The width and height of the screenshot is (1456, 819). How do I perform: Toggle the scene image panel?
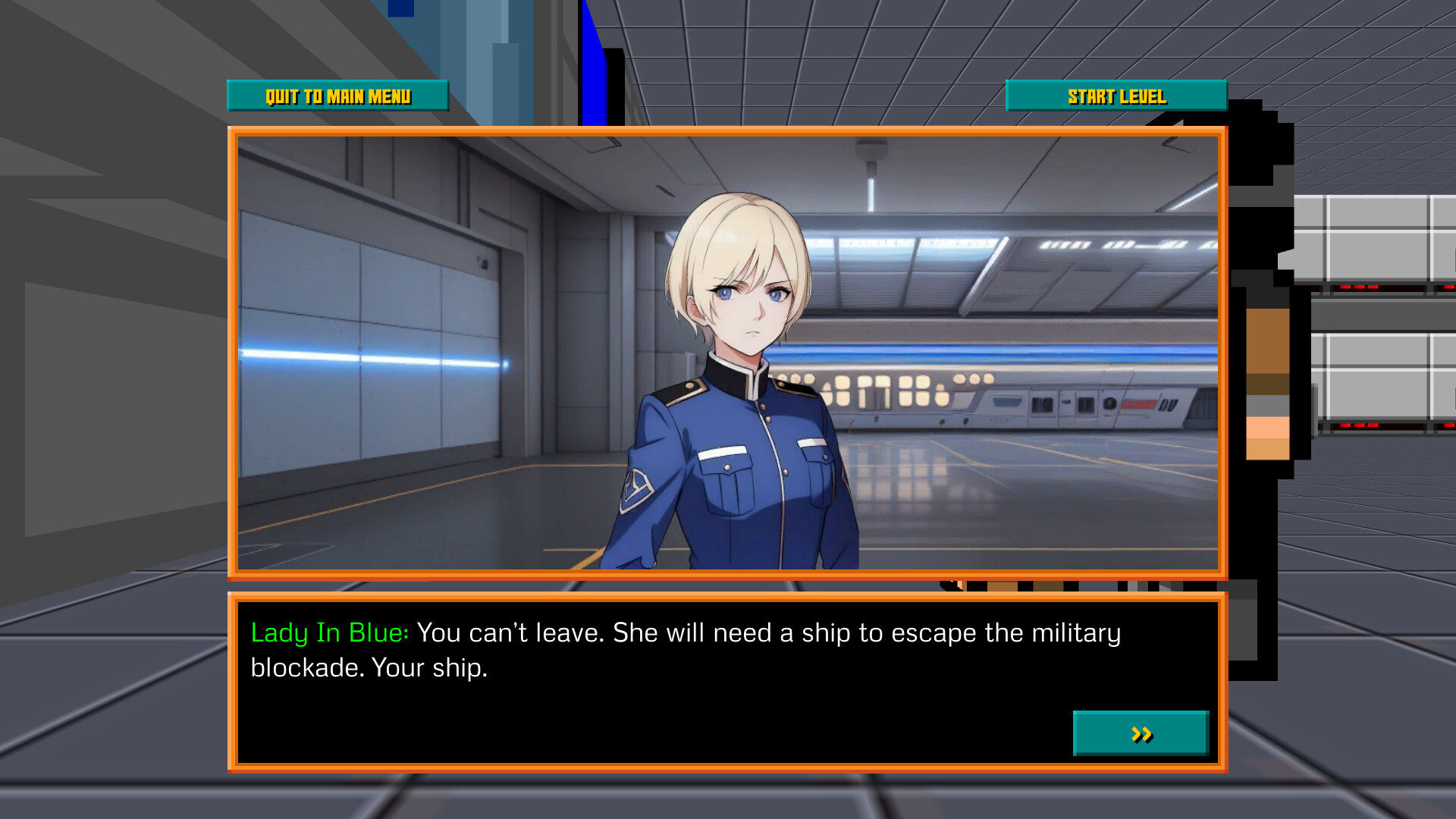(728, 349)
